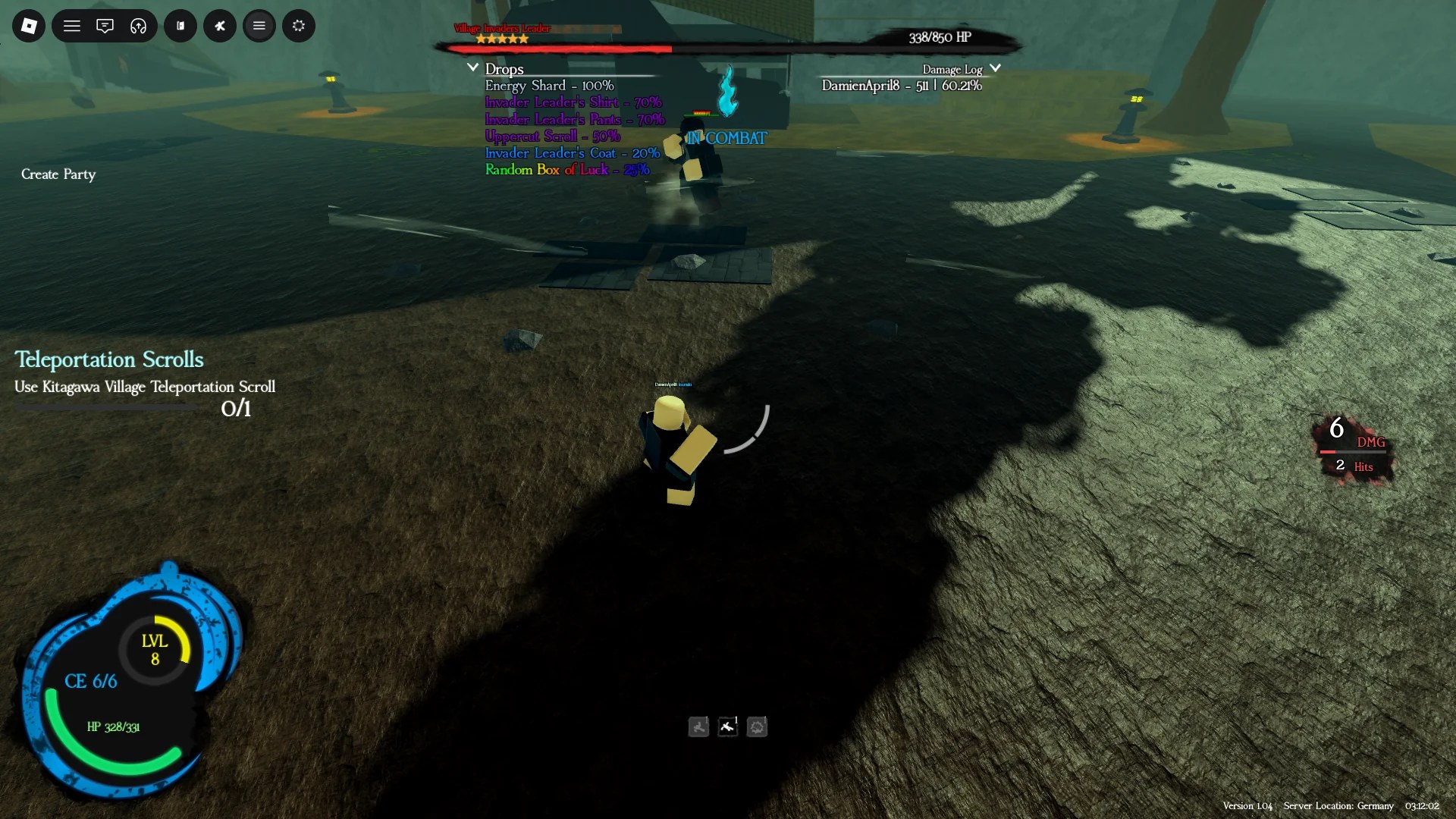Image resolution: width=1456 pixels, height=819 pixels.
Task: Select the kick ability in the hotbar
Action: 698,726
